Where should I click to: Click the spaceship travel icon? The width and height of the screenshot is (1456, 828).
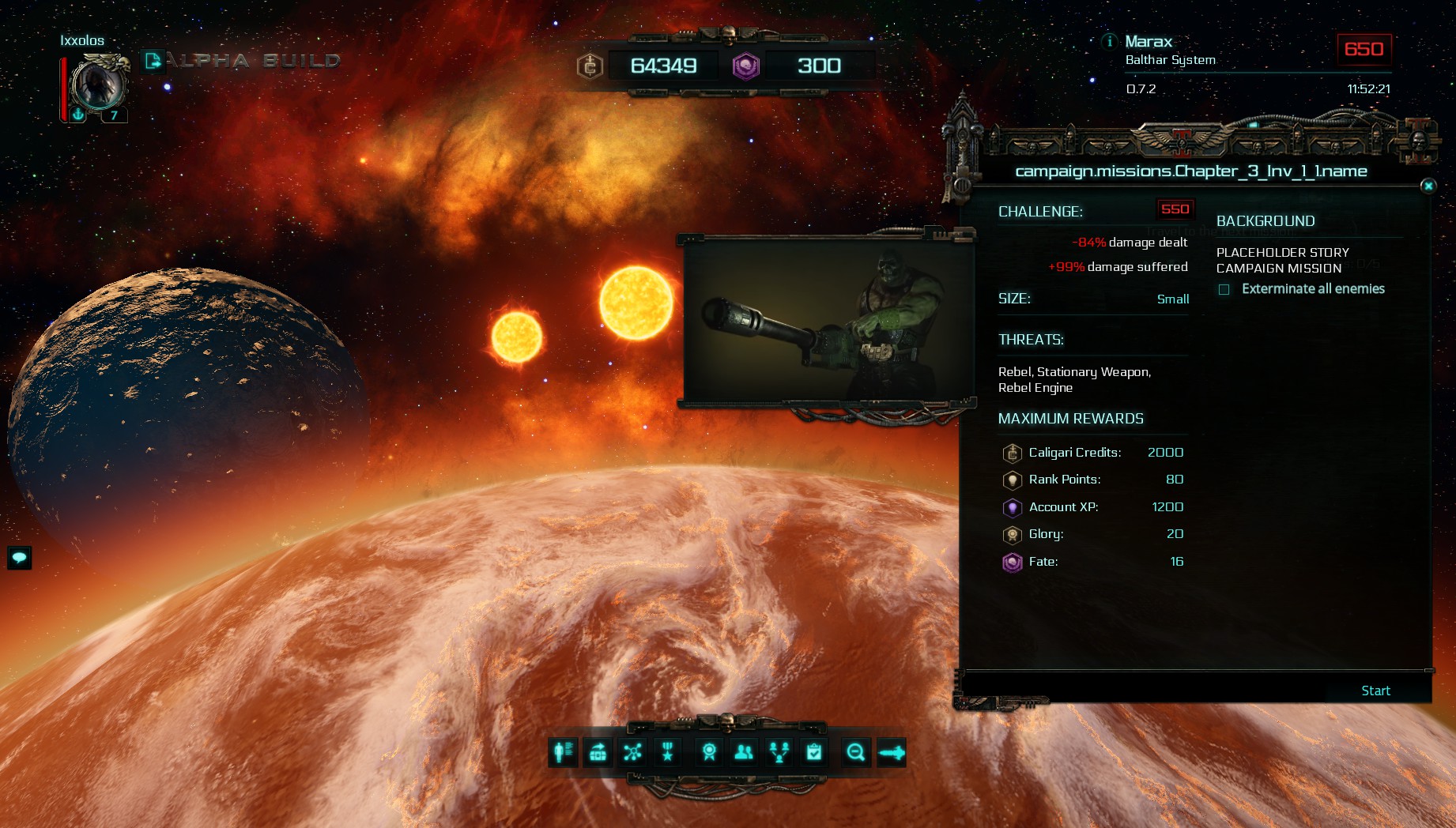pos(891,752)
